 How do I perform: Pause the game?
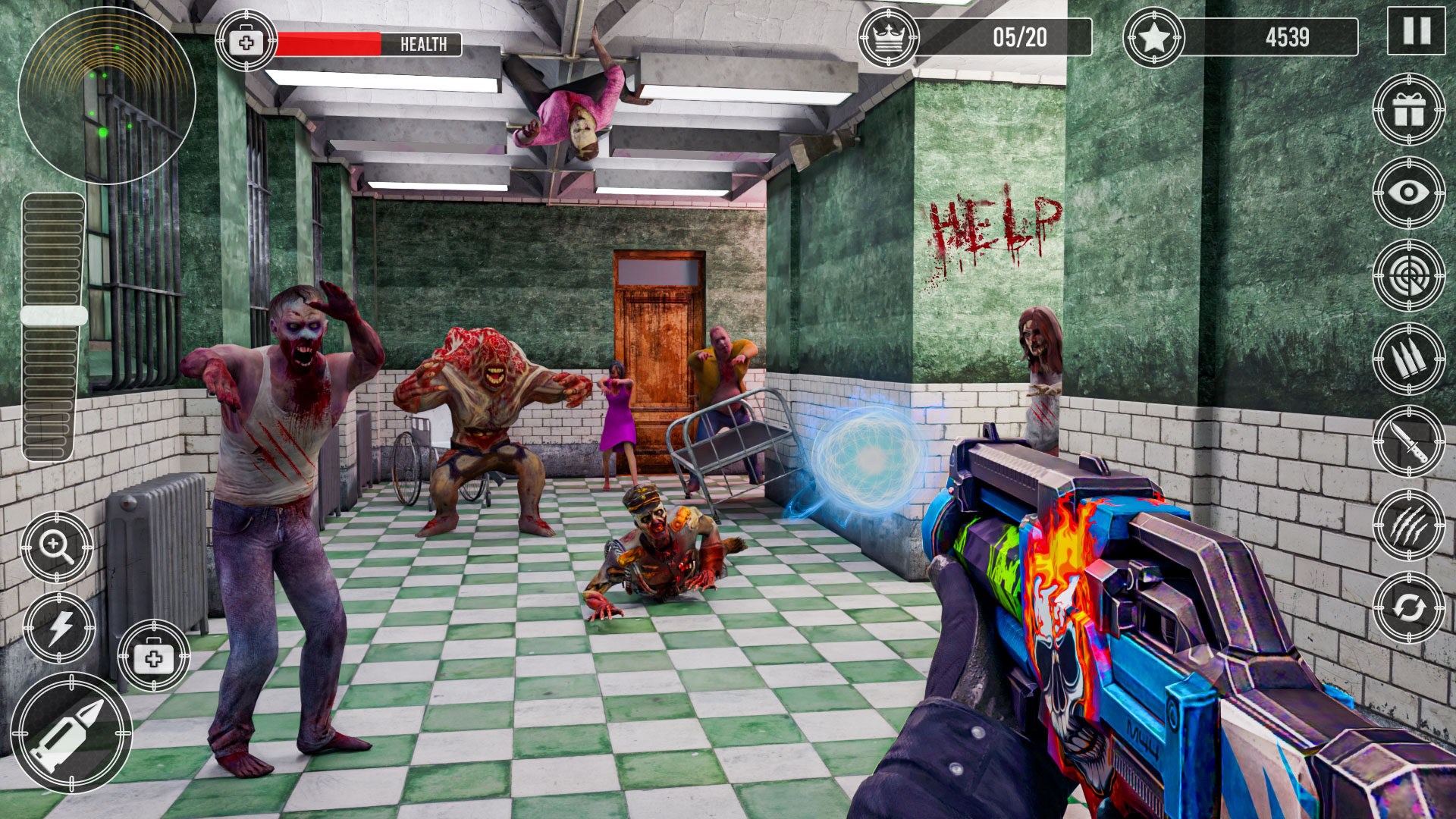coord(1416,31)
